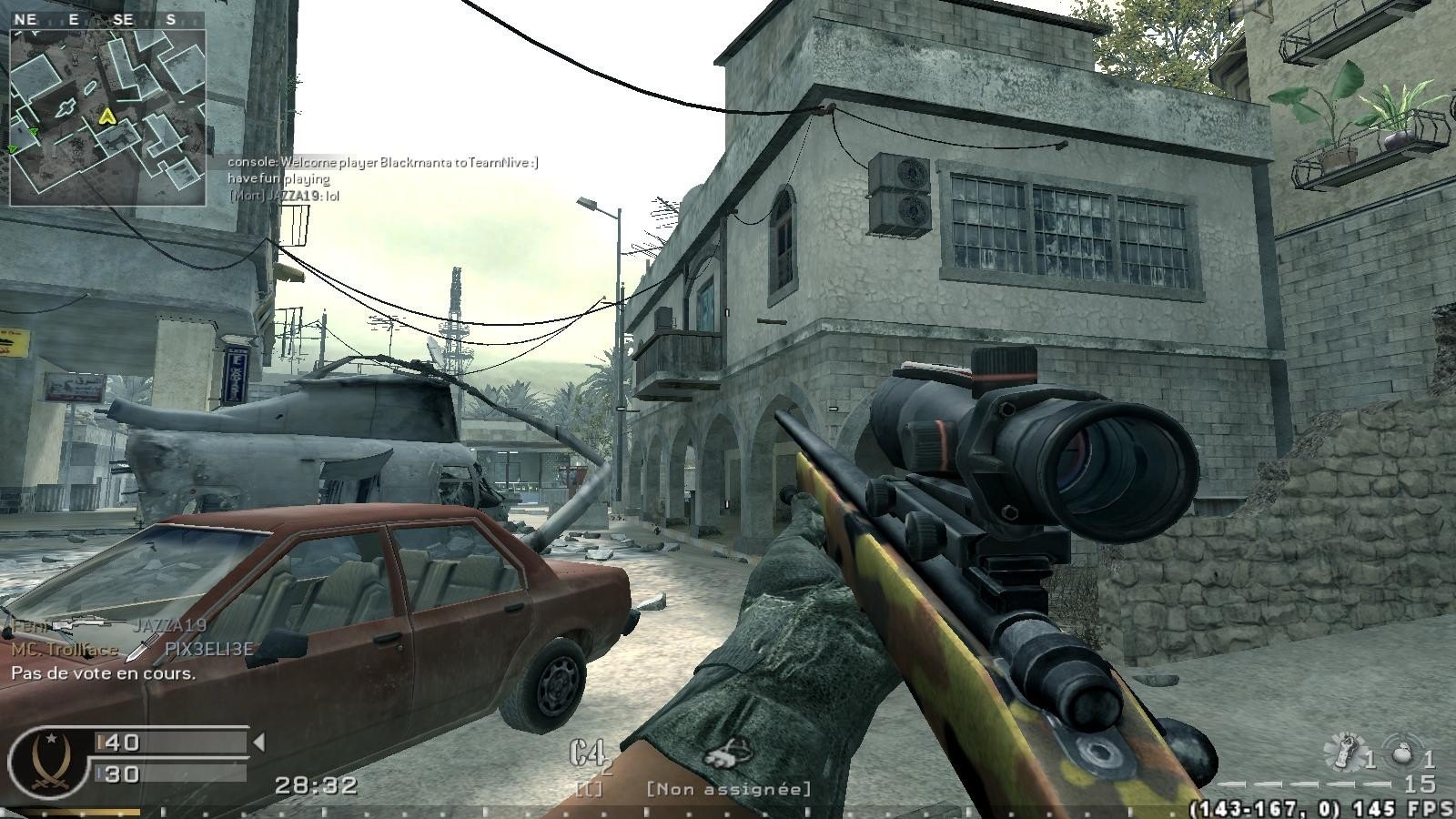Image resolution: width=1456 pixels, height=819 pixels.
Task: Select the C4 explosive icon
Action: click(x=589, y=754)
